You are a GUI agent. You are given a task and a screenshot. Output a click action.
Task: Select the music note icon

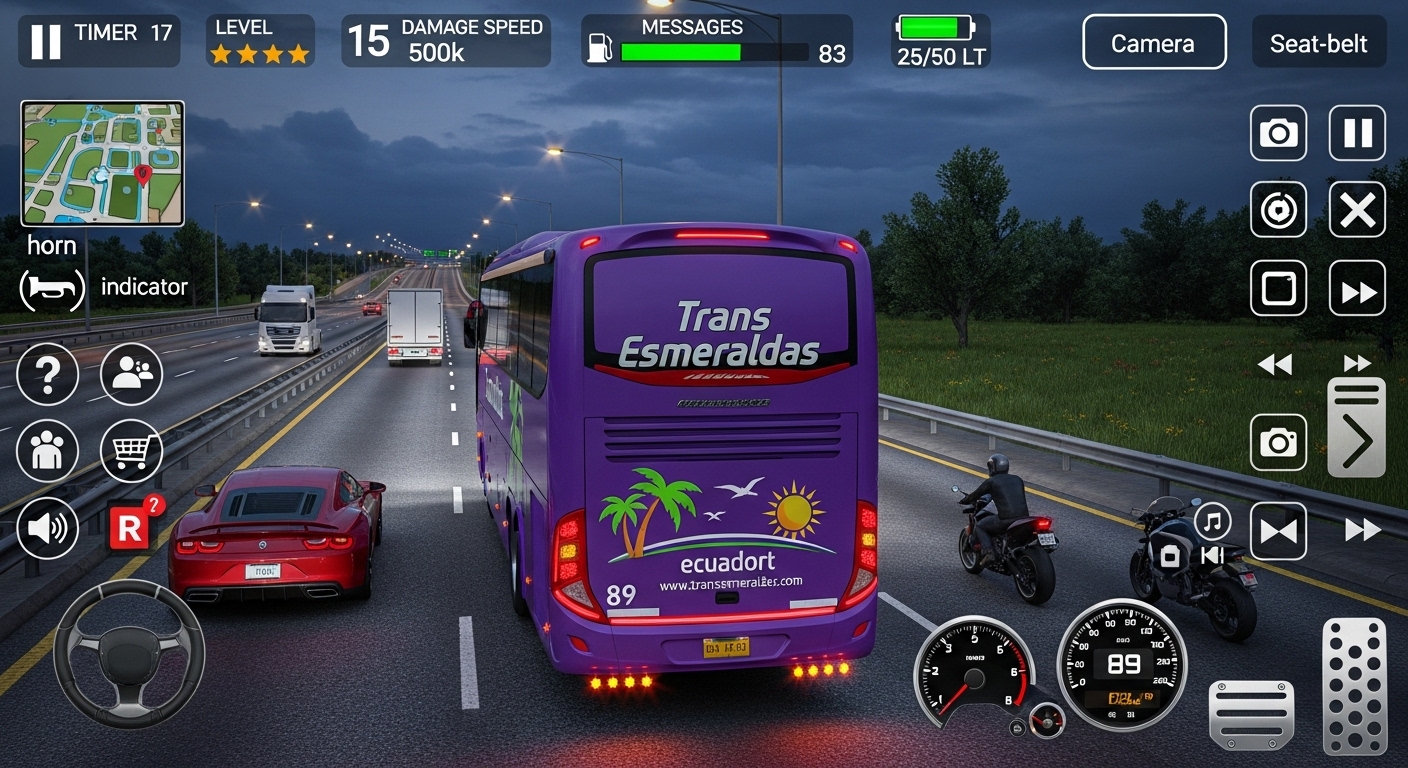pyautogui.click(x=1212, y=521)
